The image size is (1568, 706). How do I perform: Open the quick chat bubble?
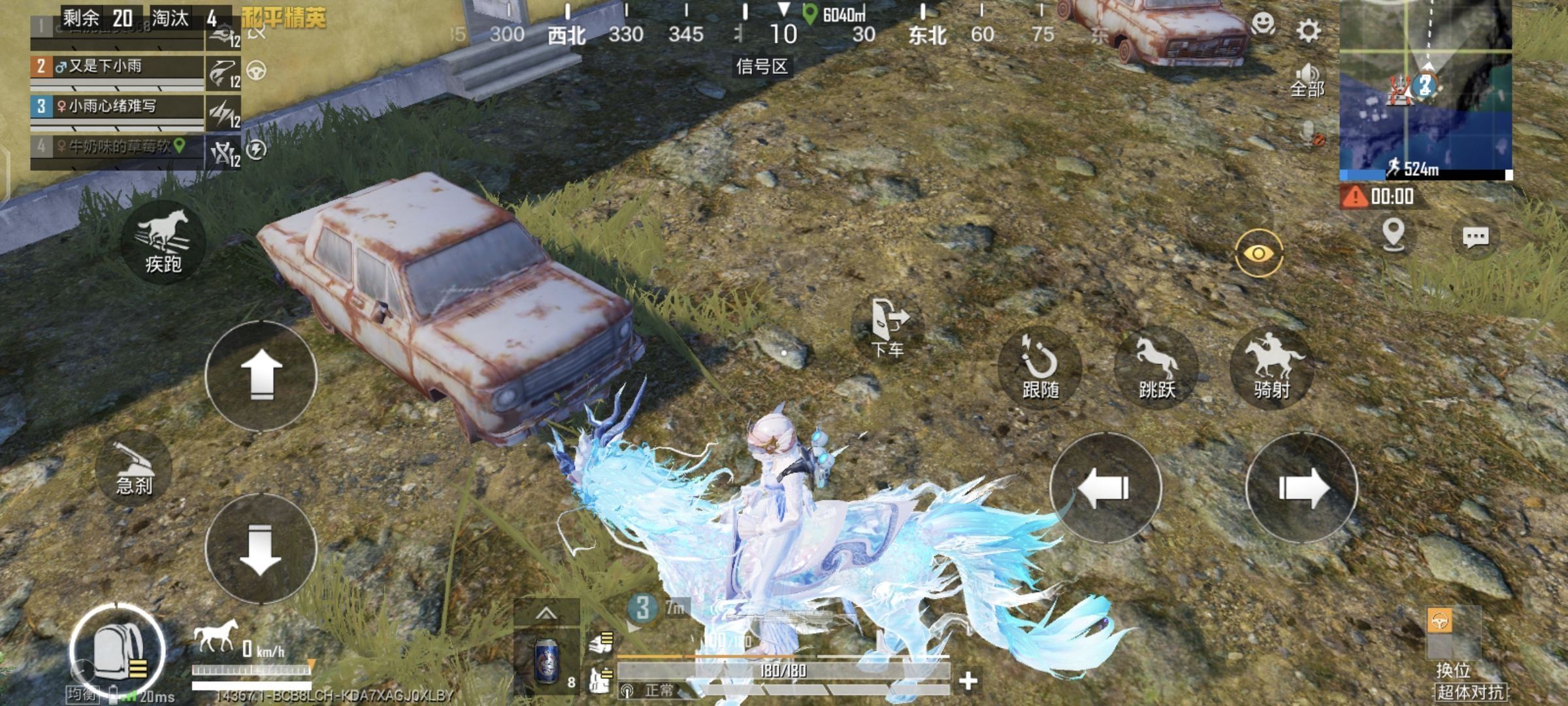[1475, 237]
